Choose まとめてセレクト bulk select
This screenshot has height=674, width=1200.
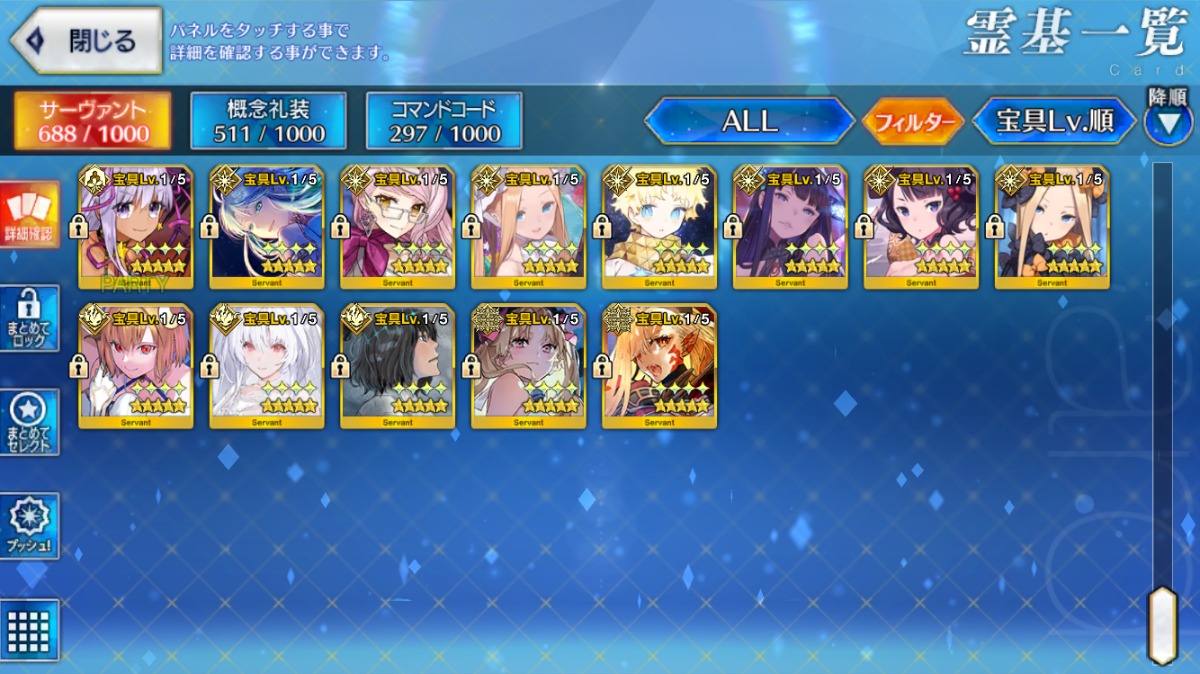[29, 422]
